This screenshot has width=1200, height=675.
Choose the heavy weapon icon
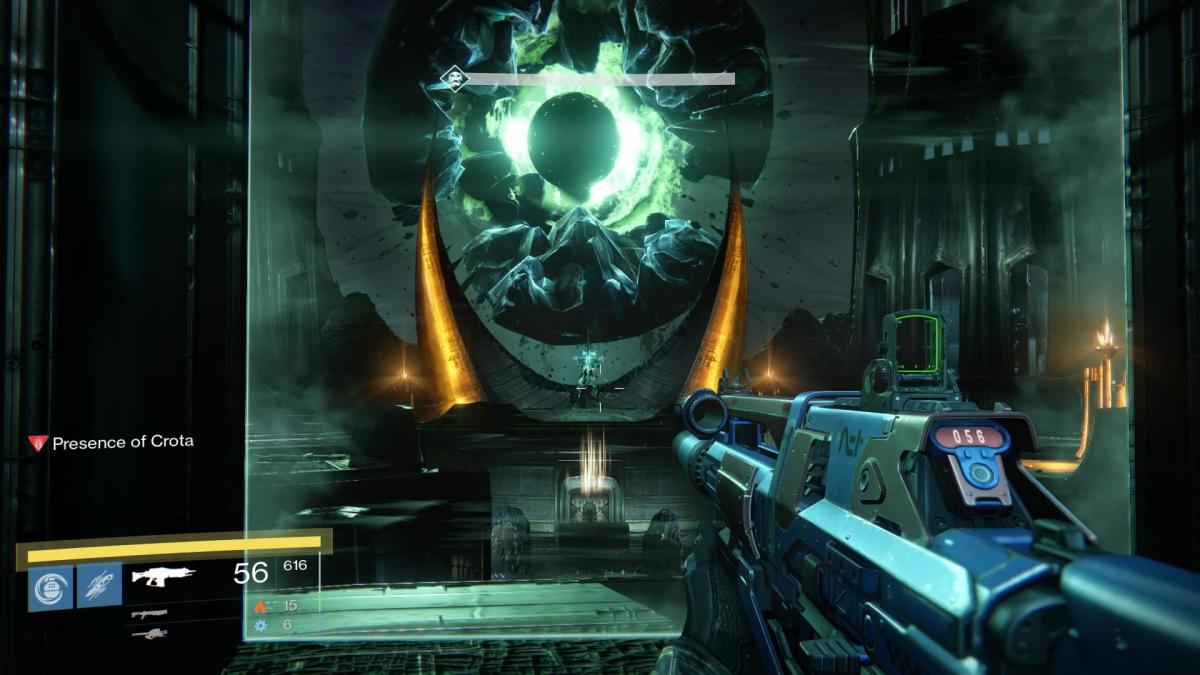[149, 633]
